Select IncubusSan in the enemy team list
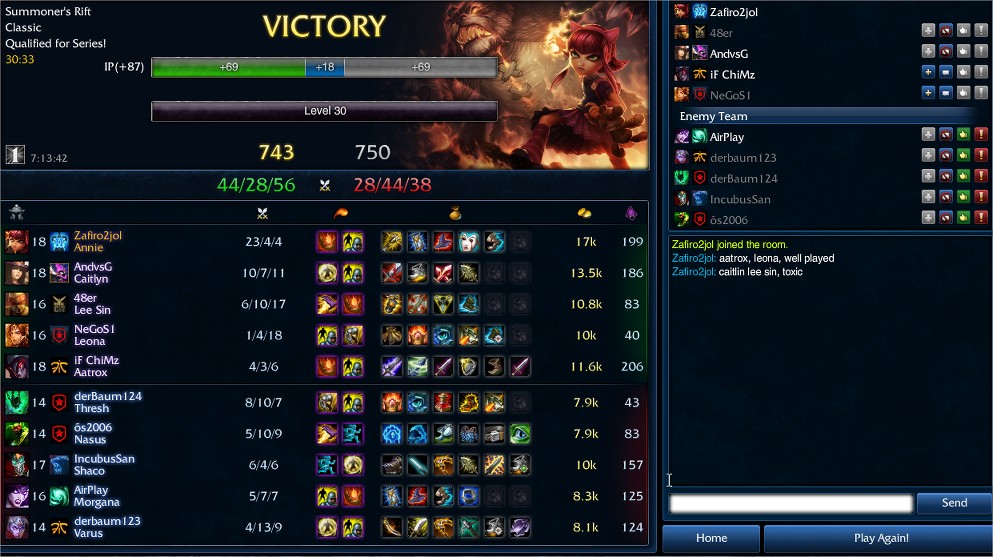The height and width of the screenshot is (557, 993). point(740,199)
